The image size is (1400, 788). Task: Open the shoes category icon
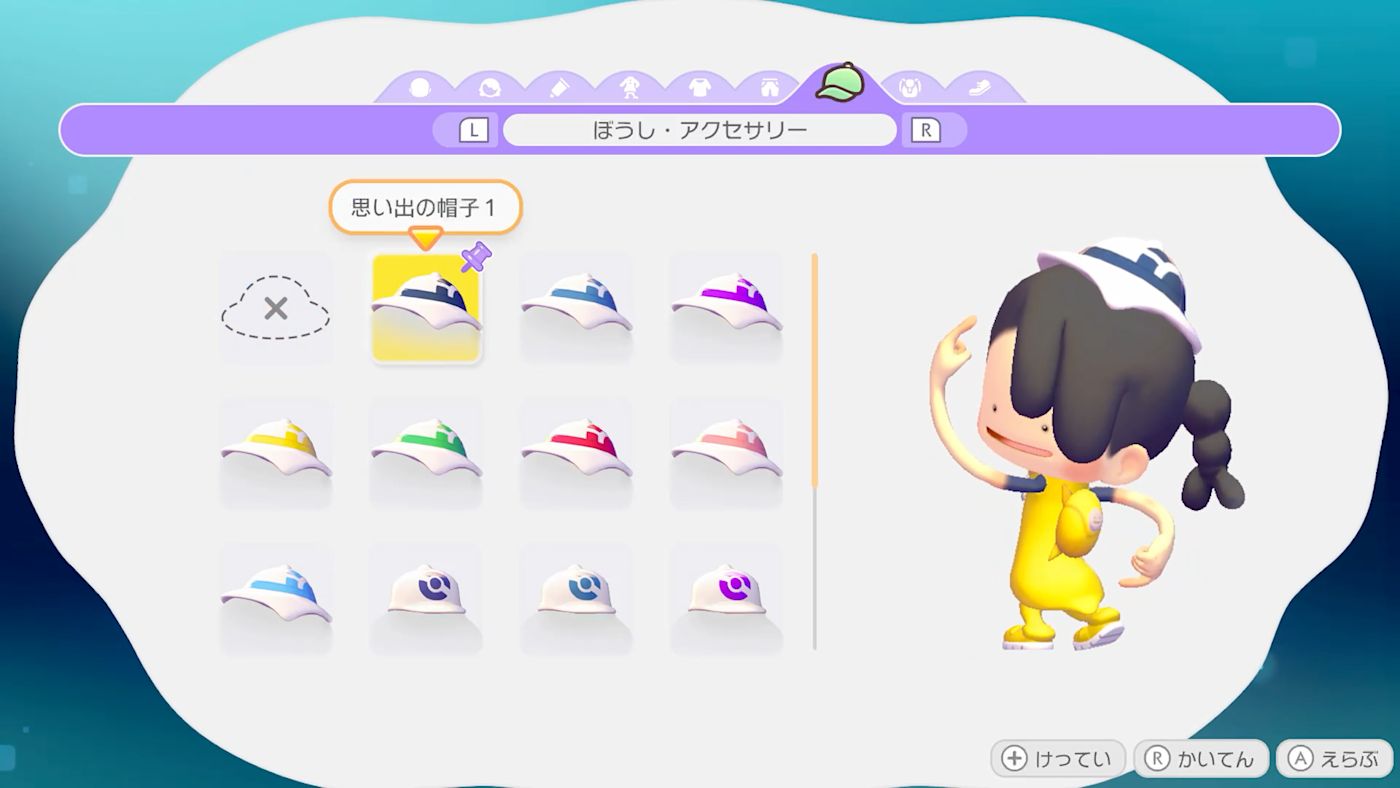tap(980, 86)
